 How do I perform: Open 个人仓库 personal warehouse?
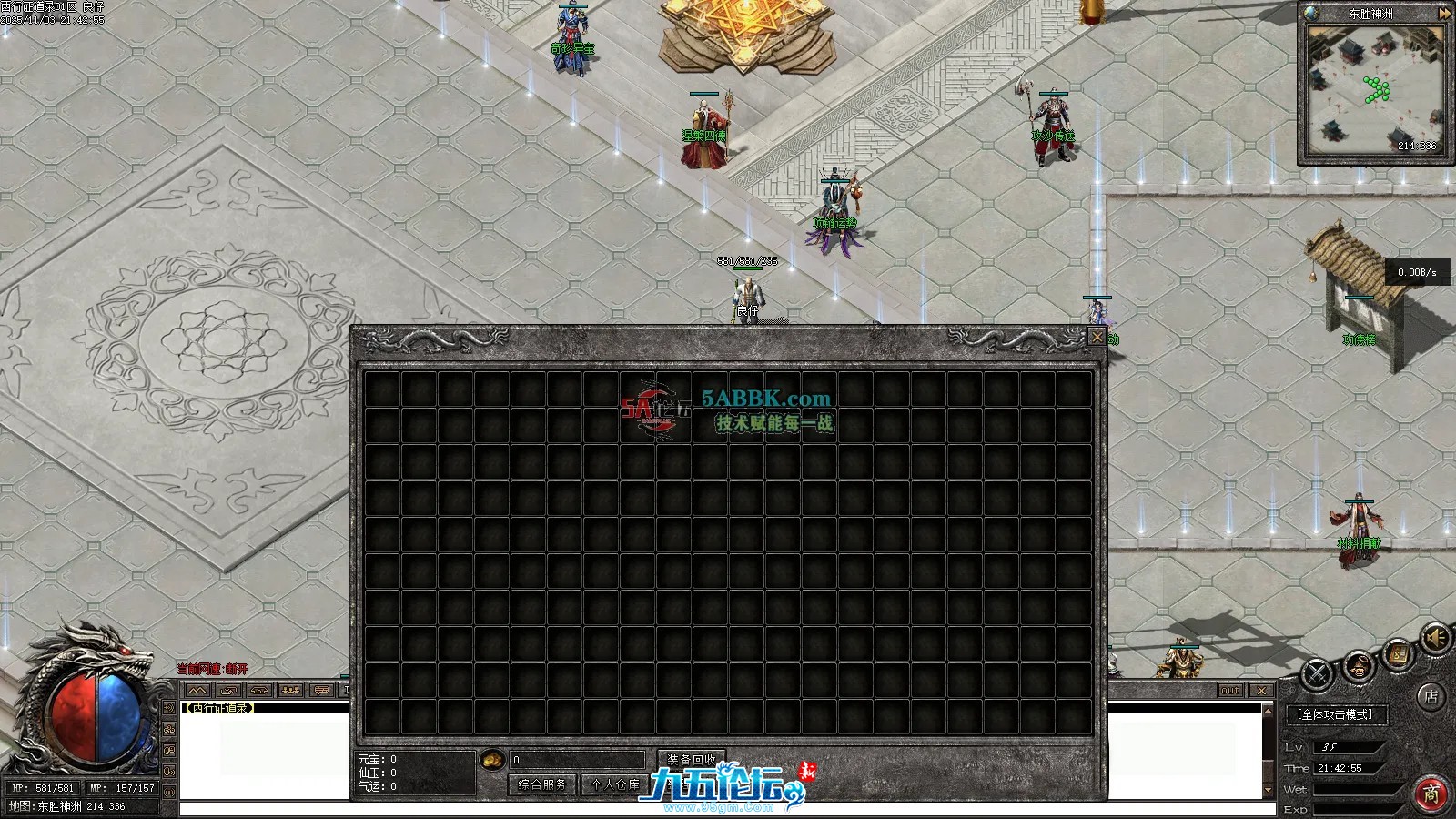tap(614, 784)
